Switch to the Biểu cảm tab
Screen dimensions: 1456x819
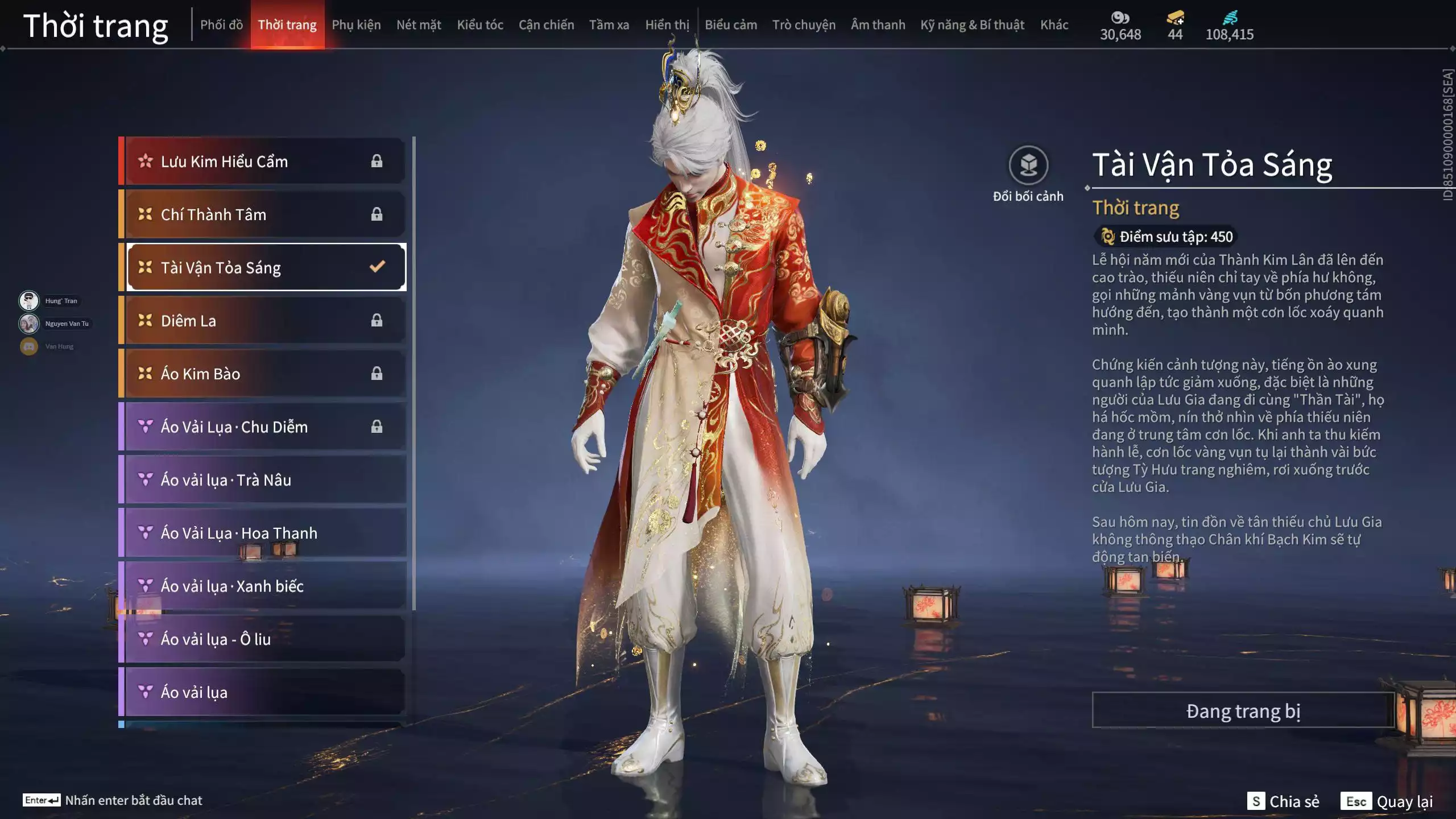coord(731,25)
